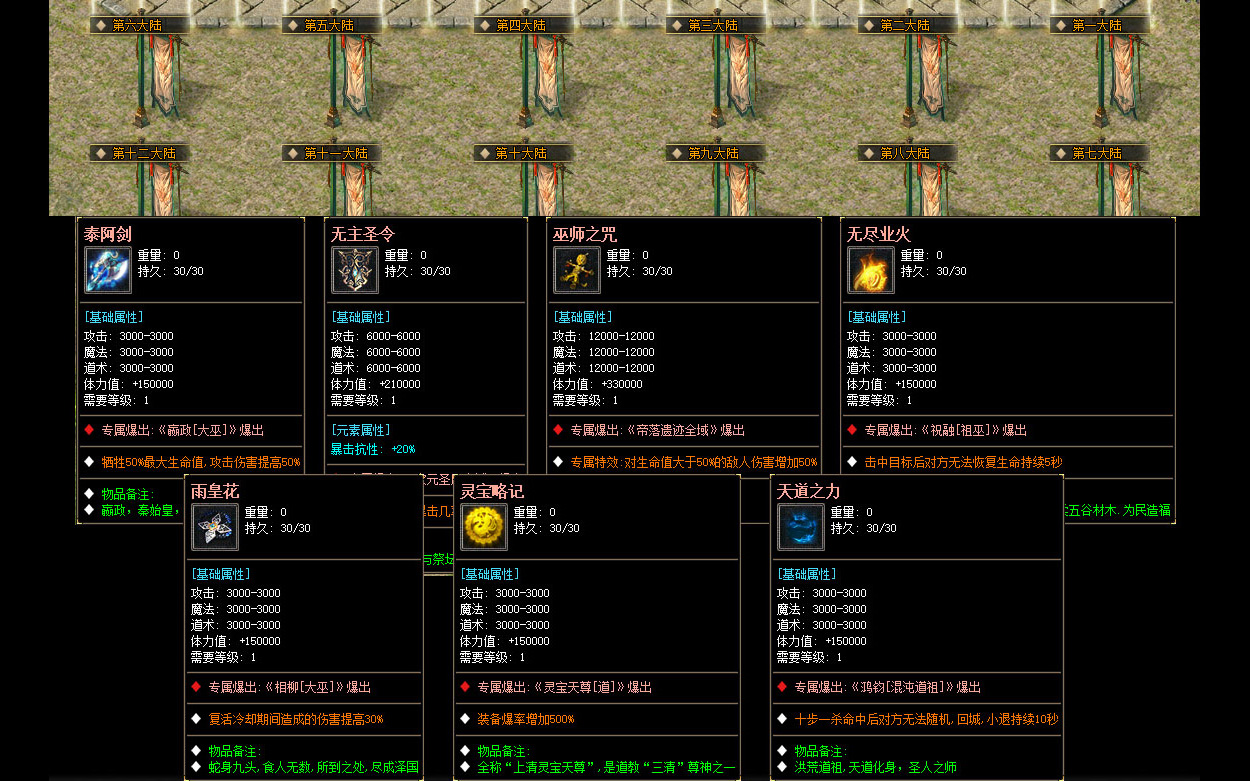Click the 巫师之咒 doll item icon
The height and width of the screenshot is (781, 1250).
[x=577, y=270]
